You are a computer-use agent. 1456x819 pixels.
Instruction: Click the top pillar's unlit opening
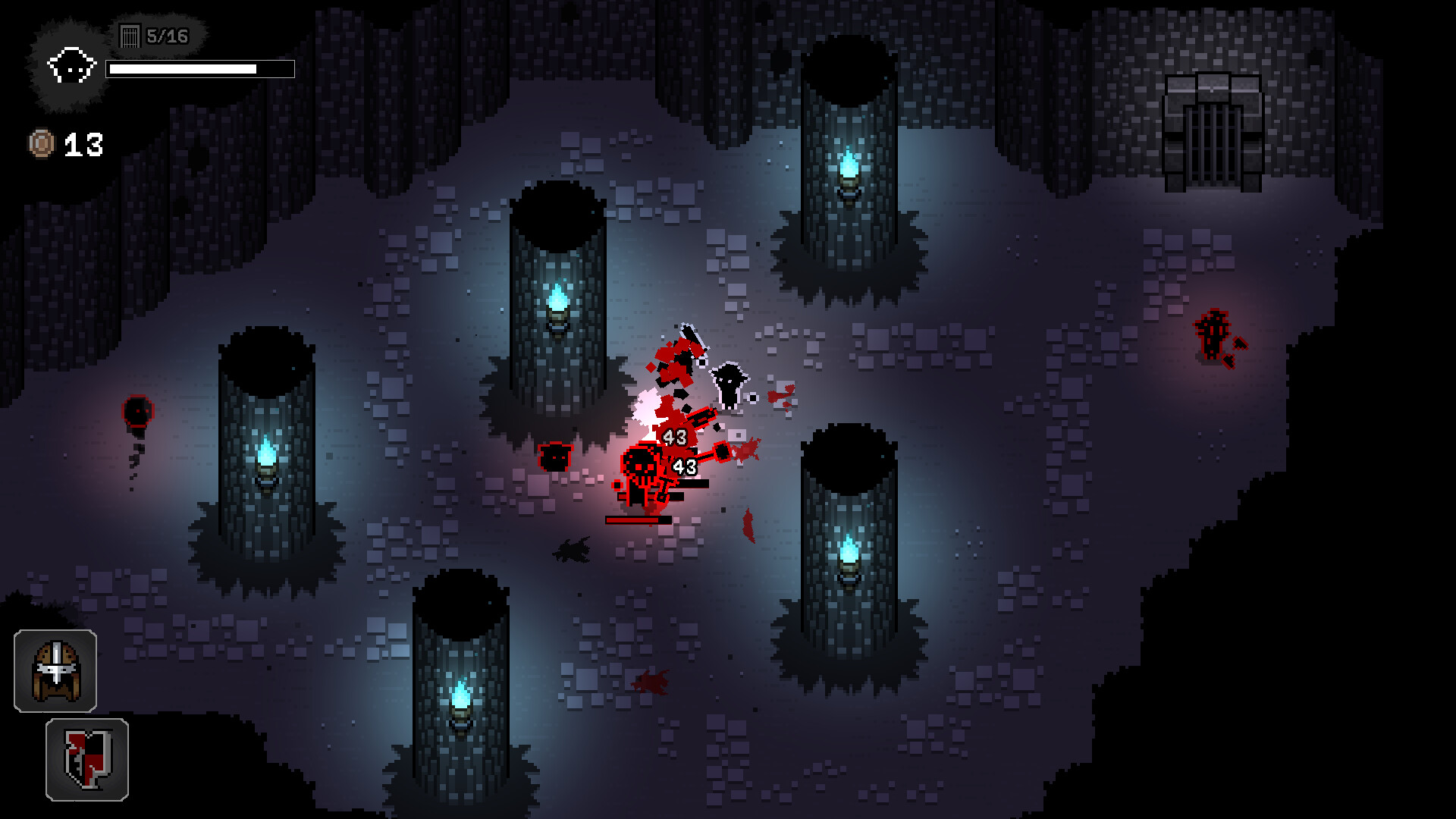click(x=848, y=72)
